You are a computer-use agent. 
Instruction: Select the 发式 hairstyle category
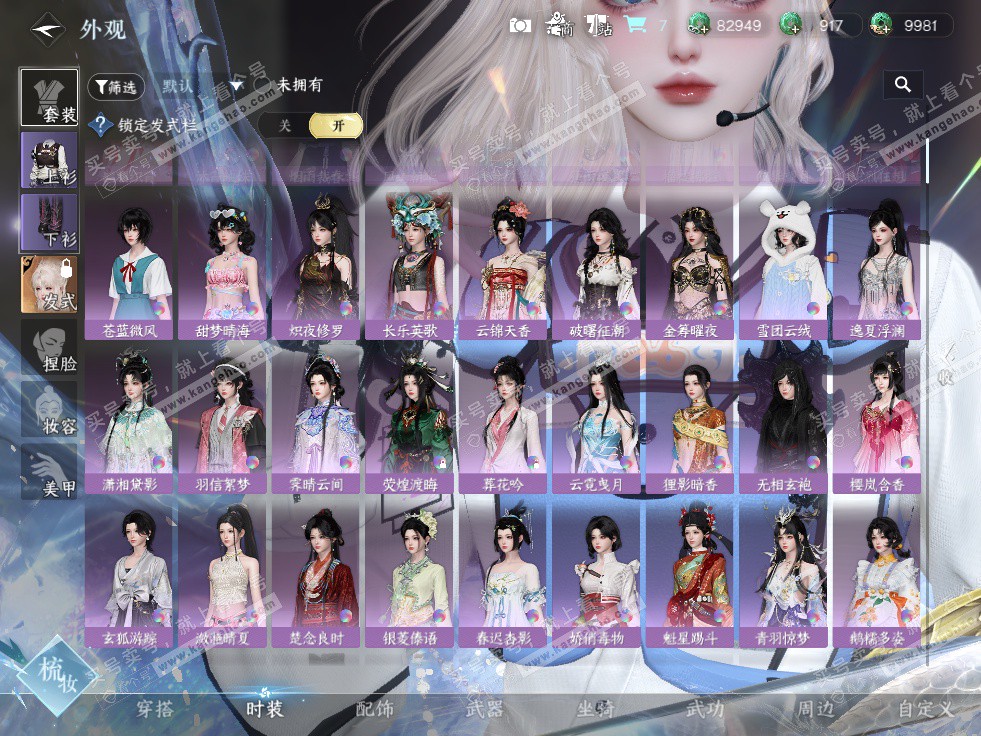click(x=49, y=285)
